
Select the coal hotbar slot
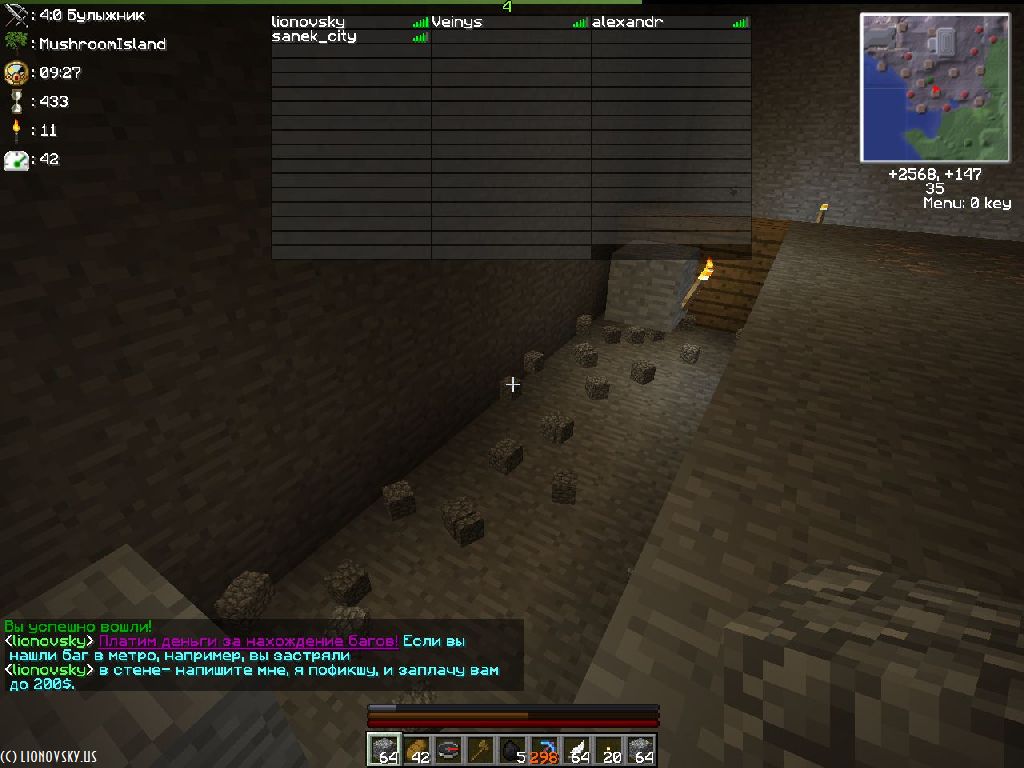(x=513, y=750)
